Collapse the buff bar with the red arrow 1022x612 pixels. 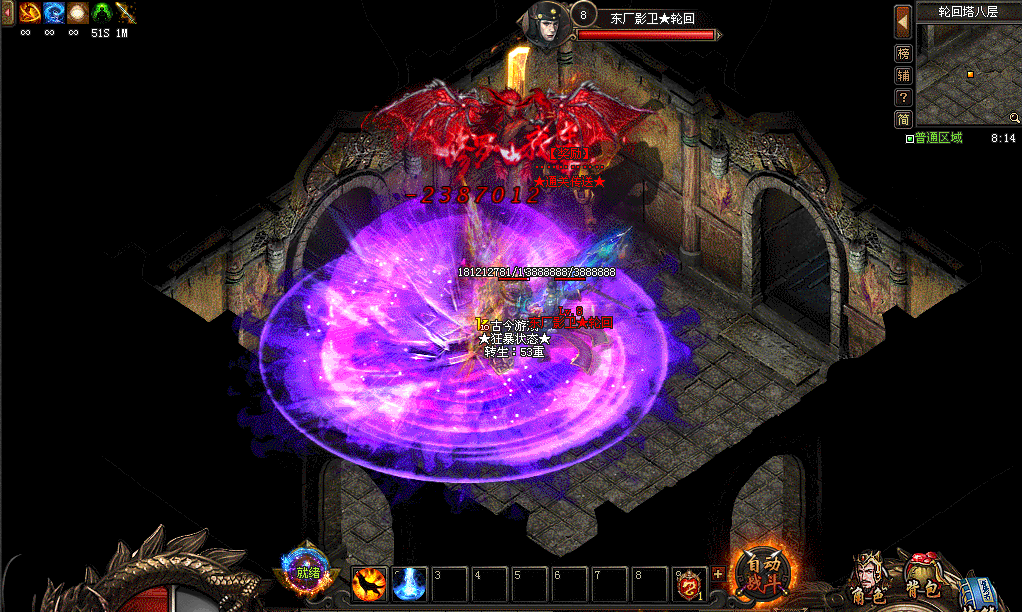(7, 13)
